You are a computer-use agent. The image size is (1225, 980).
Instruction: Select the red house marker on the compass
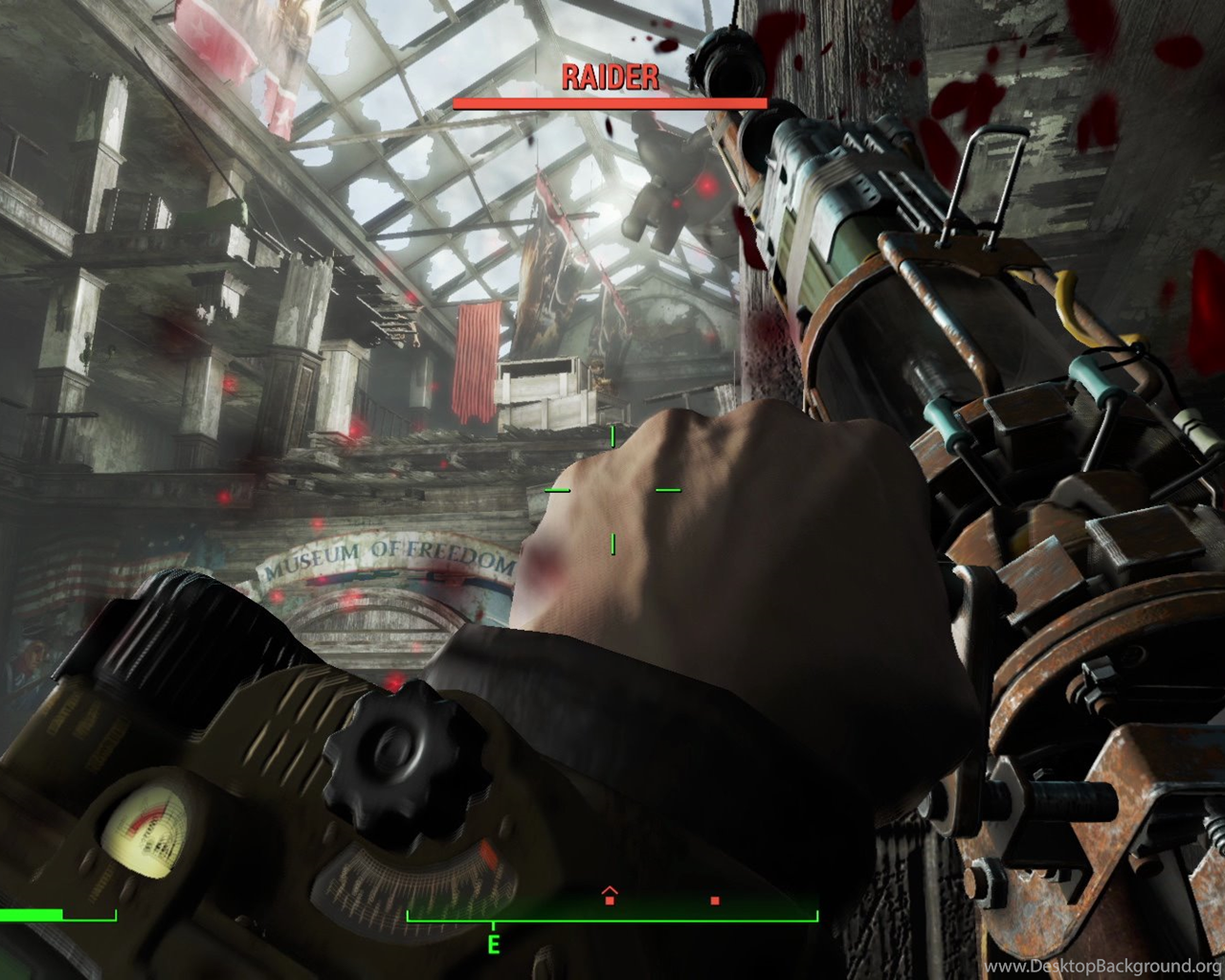pyautogui.click(x=610, y=897)
